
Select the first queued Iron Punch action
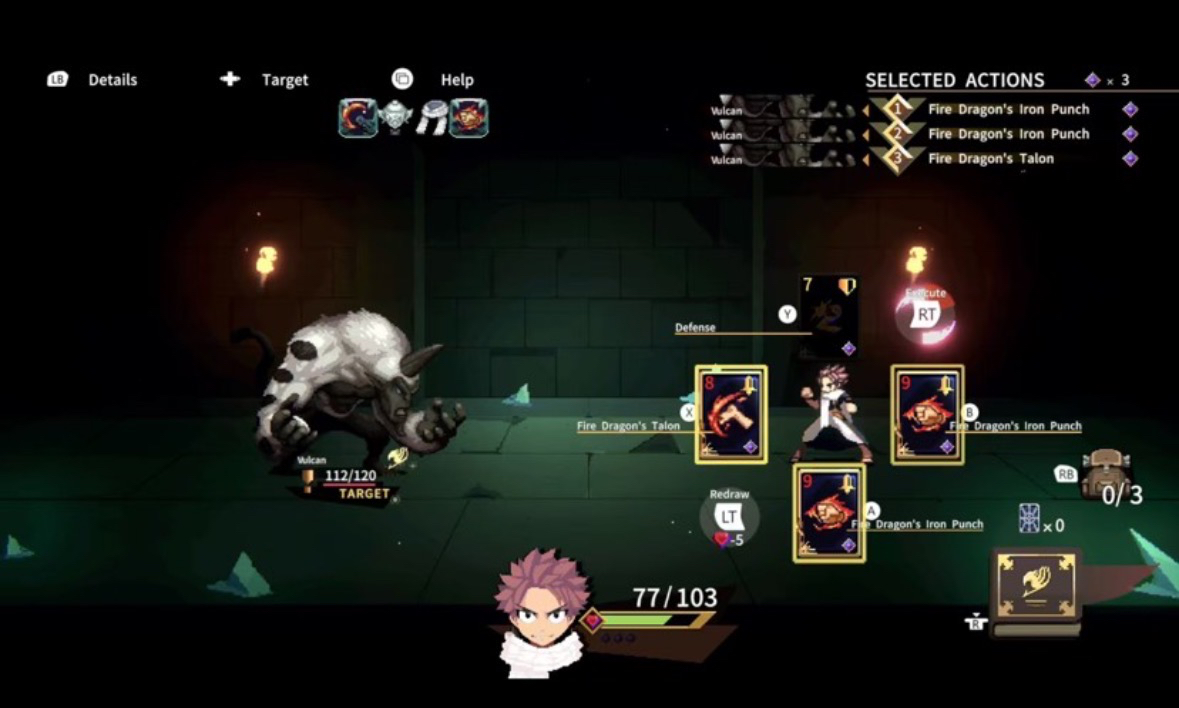(x=1008, y=110)
